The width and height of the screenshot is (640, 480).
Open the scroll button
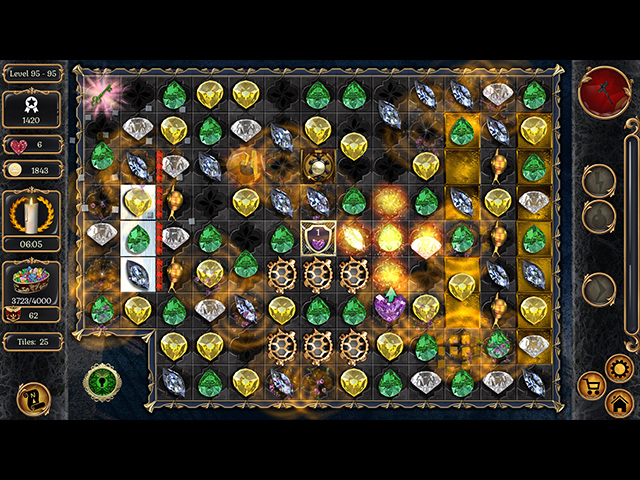click(32, 399)
